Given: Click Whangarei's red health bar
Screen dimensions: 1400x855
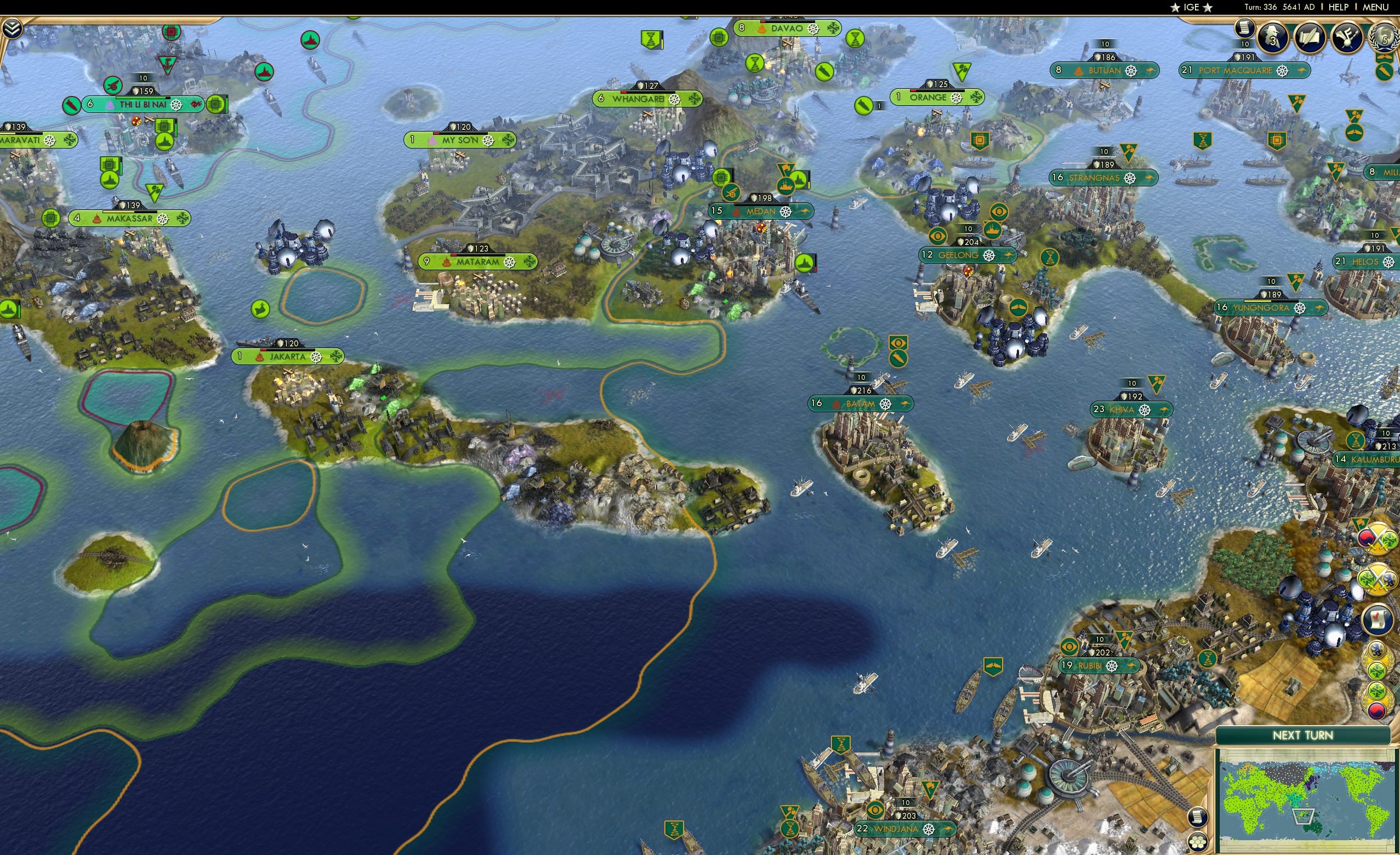Looking at the screenshot, I should pos(624,94).
